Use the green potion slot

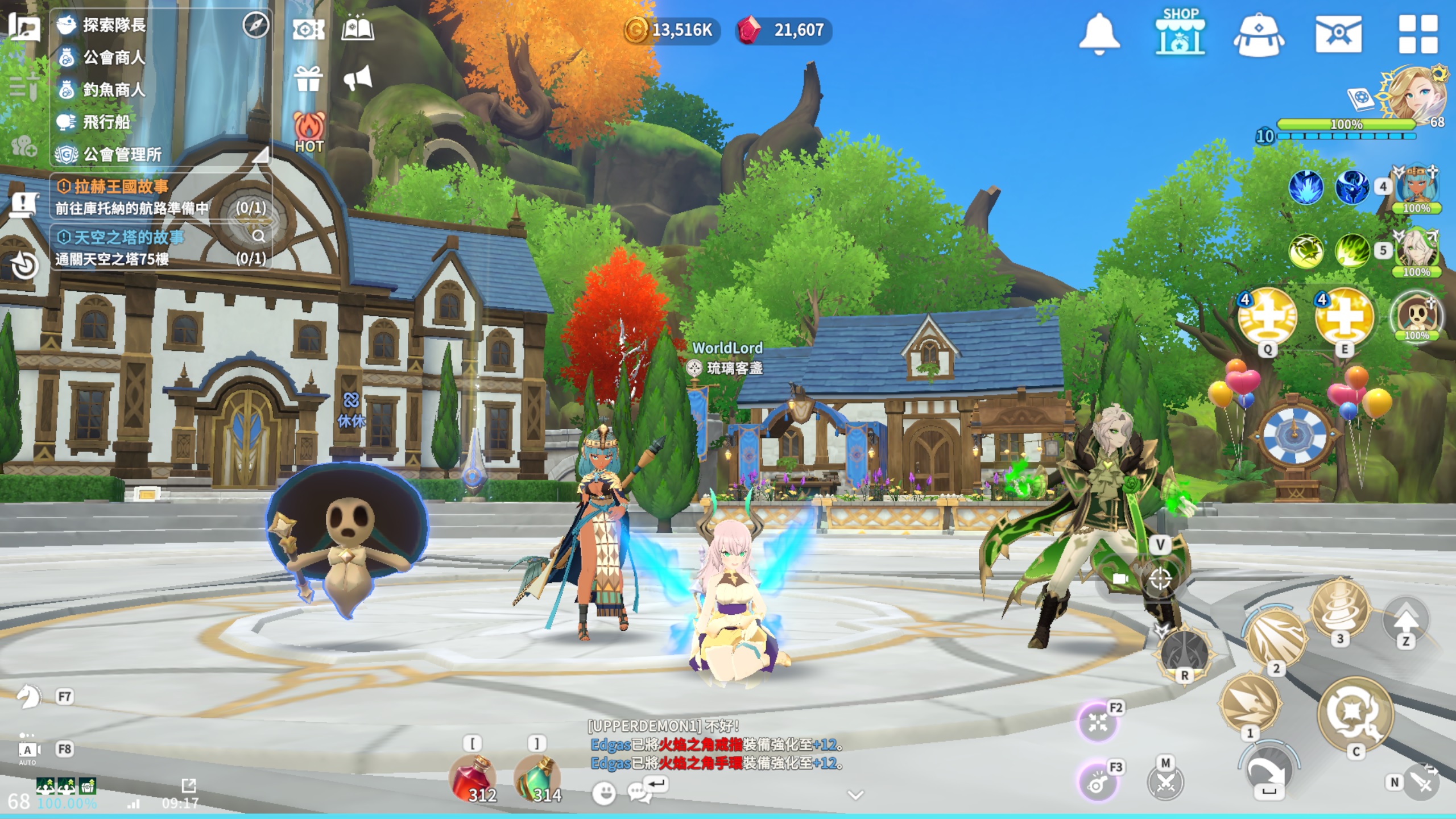click(537, 777)
